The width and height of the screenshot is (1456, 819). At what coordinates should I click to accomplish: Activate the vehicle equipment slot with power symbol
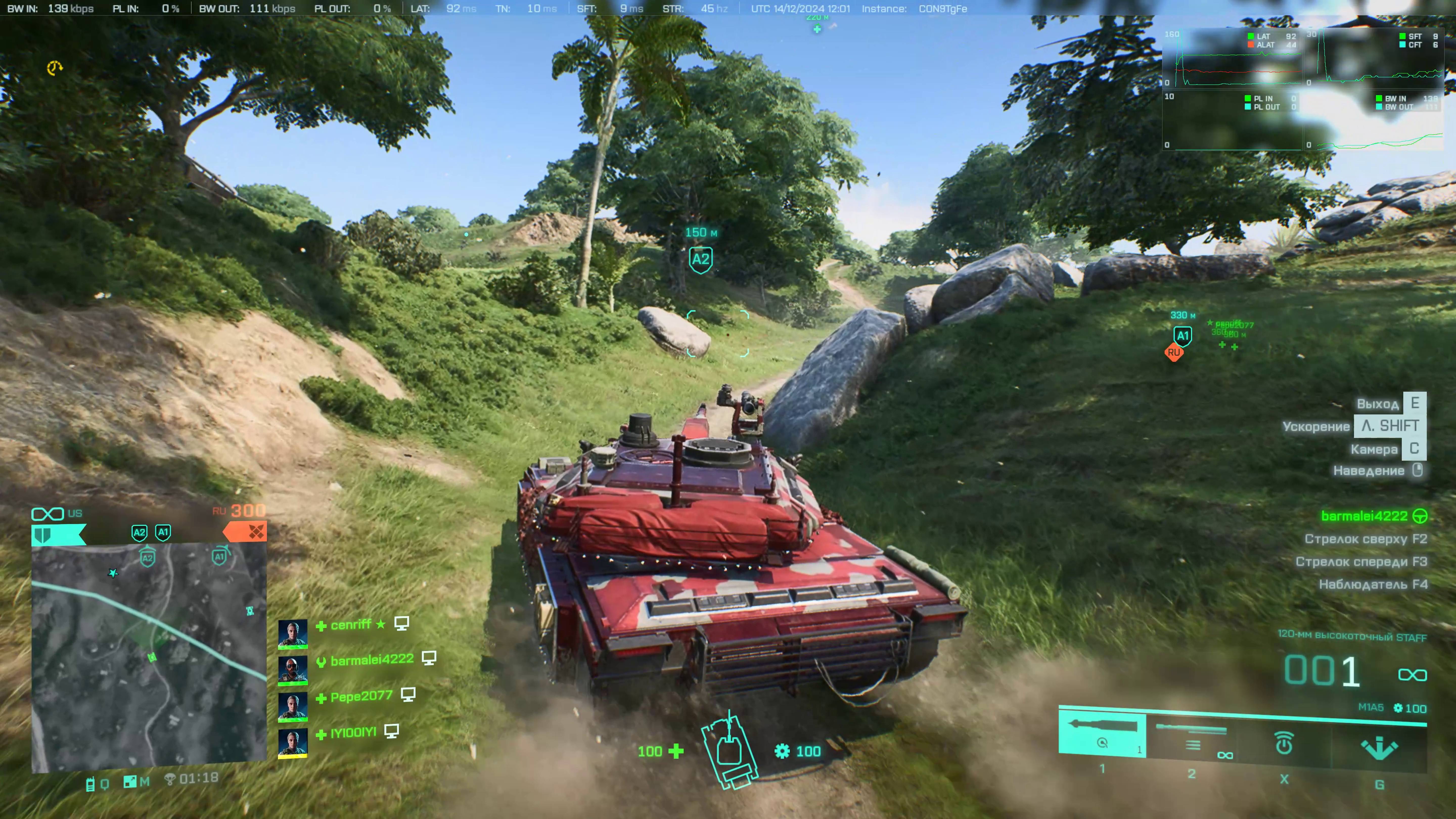coord(1284,743)
